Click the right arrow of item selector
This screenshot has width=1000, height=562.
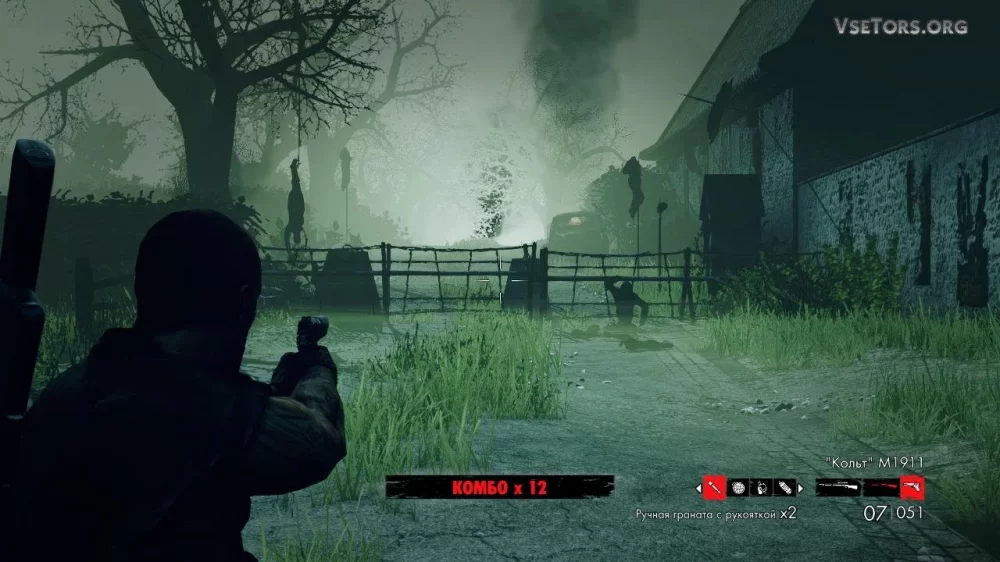click(800, 488)
